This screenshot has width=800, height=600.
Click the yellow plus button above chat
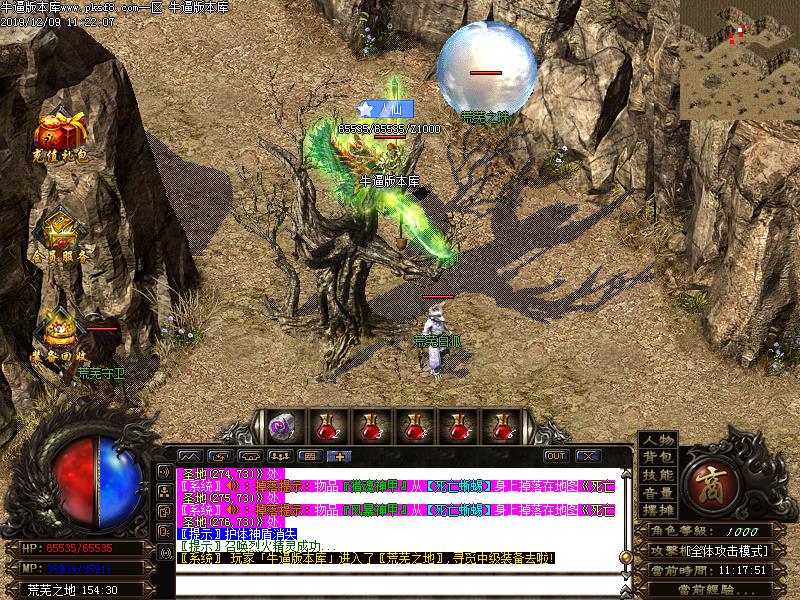tap(338, 456)
